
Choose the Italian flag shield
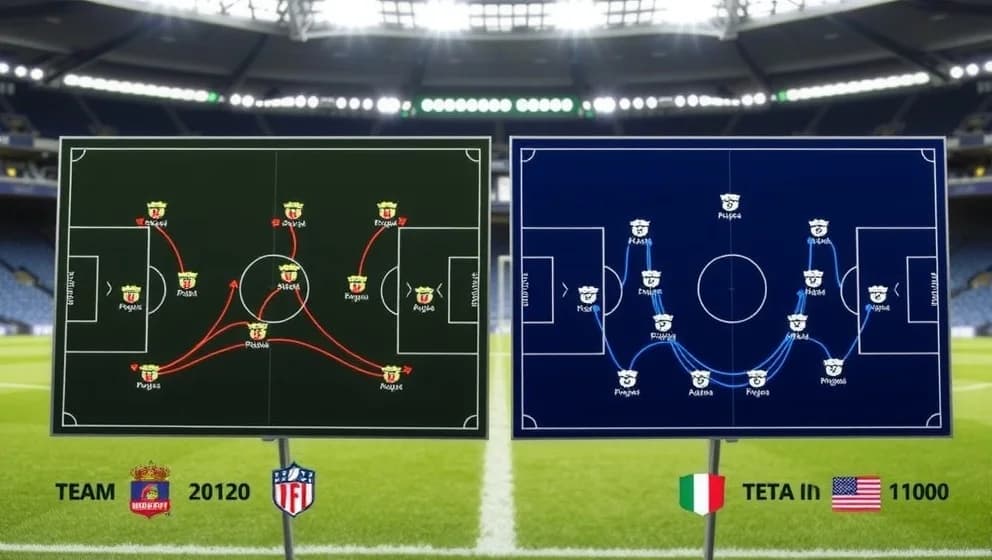[701, 493]
